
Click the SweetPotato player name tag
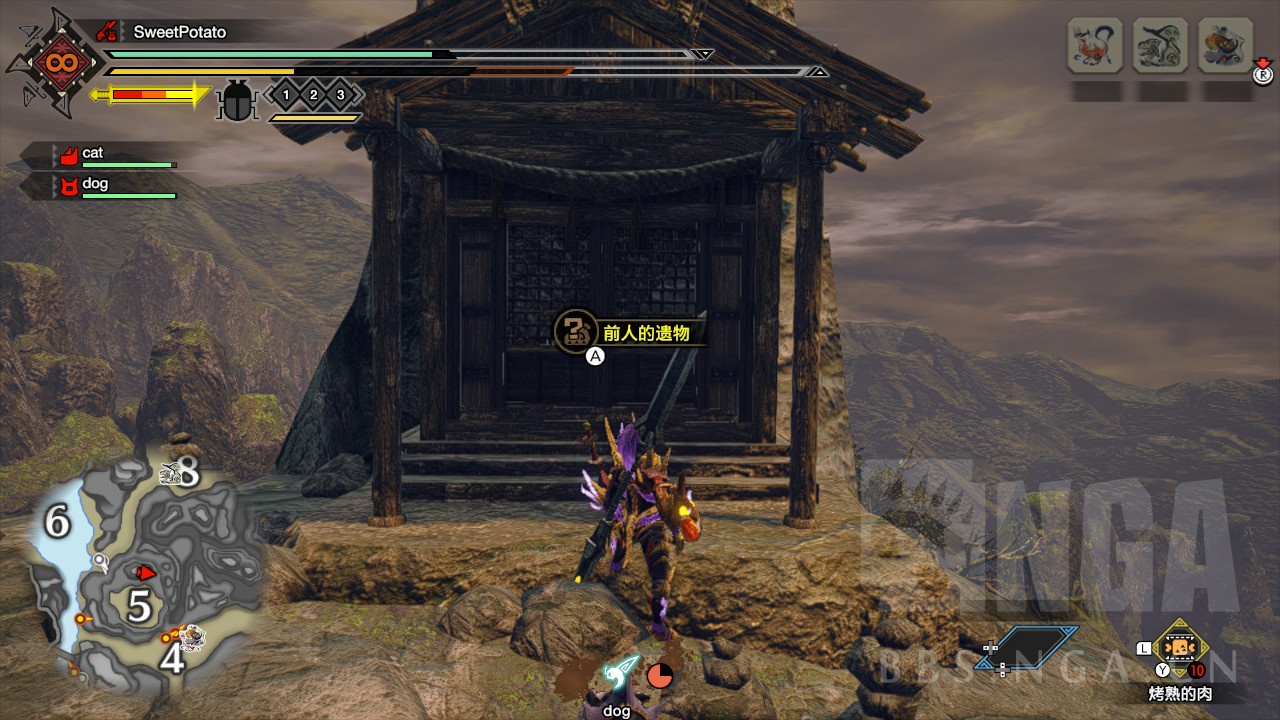pos(179,32)
